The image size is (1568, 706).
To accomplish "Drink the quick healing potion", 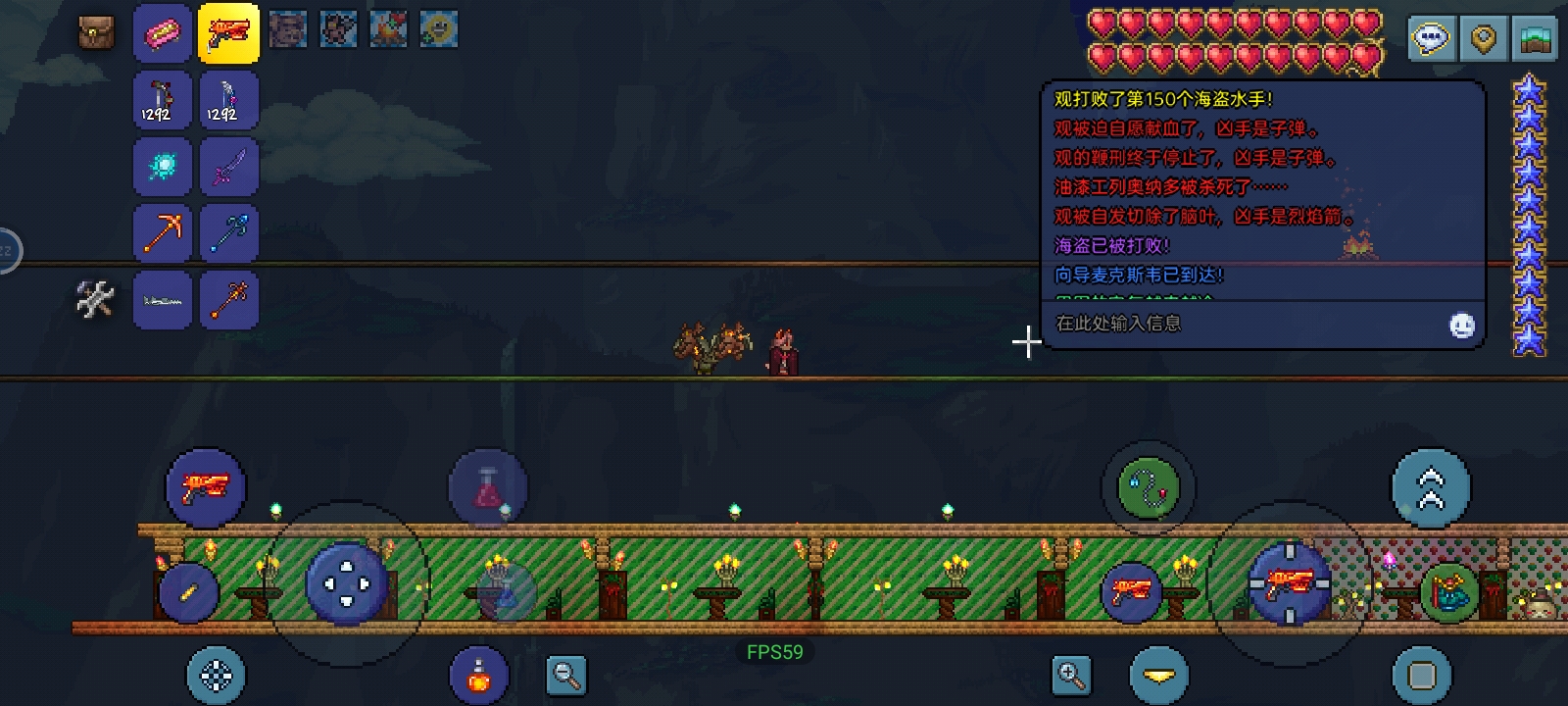I will coord(478,676).
